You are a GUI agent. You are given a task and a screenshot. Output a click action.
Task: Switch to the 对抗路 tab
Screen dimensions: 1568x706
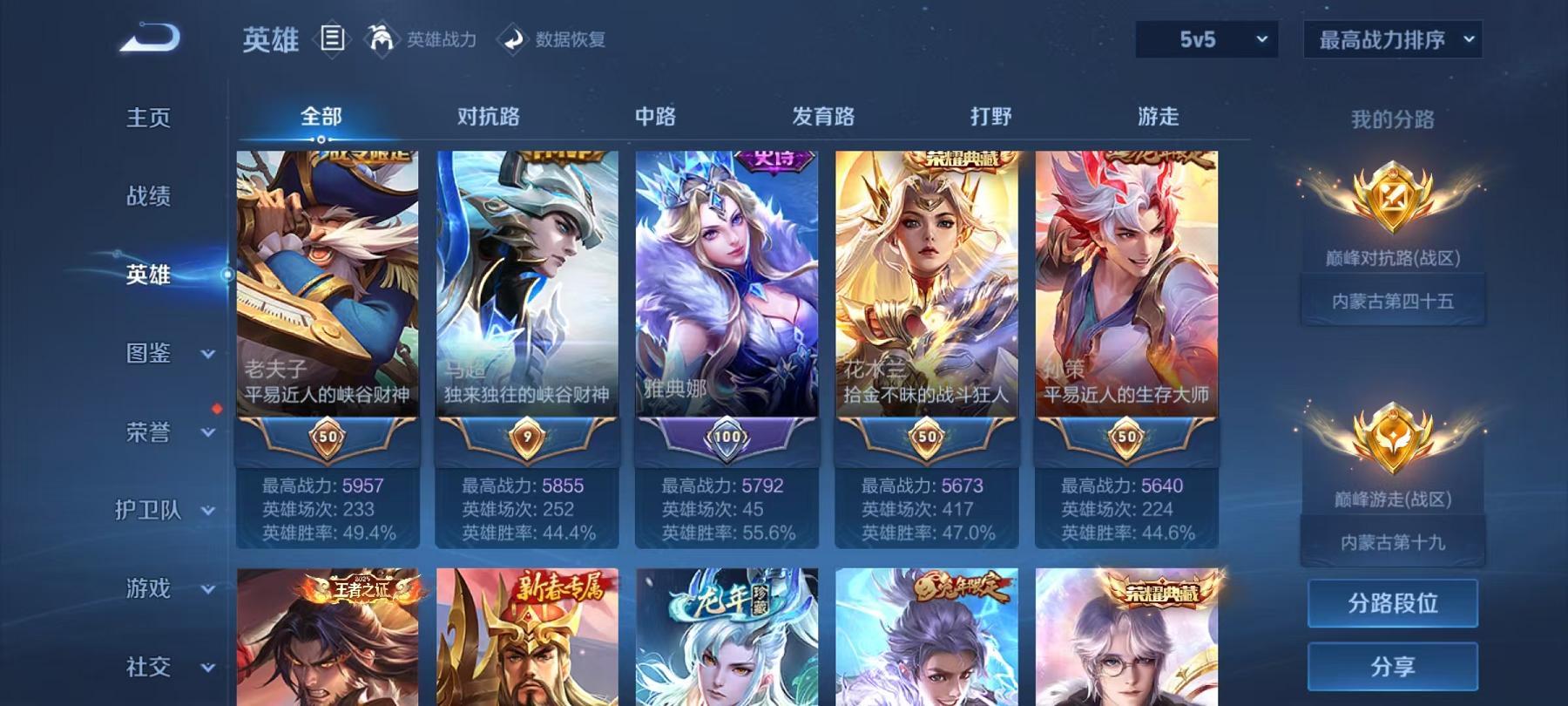point(488,115)
